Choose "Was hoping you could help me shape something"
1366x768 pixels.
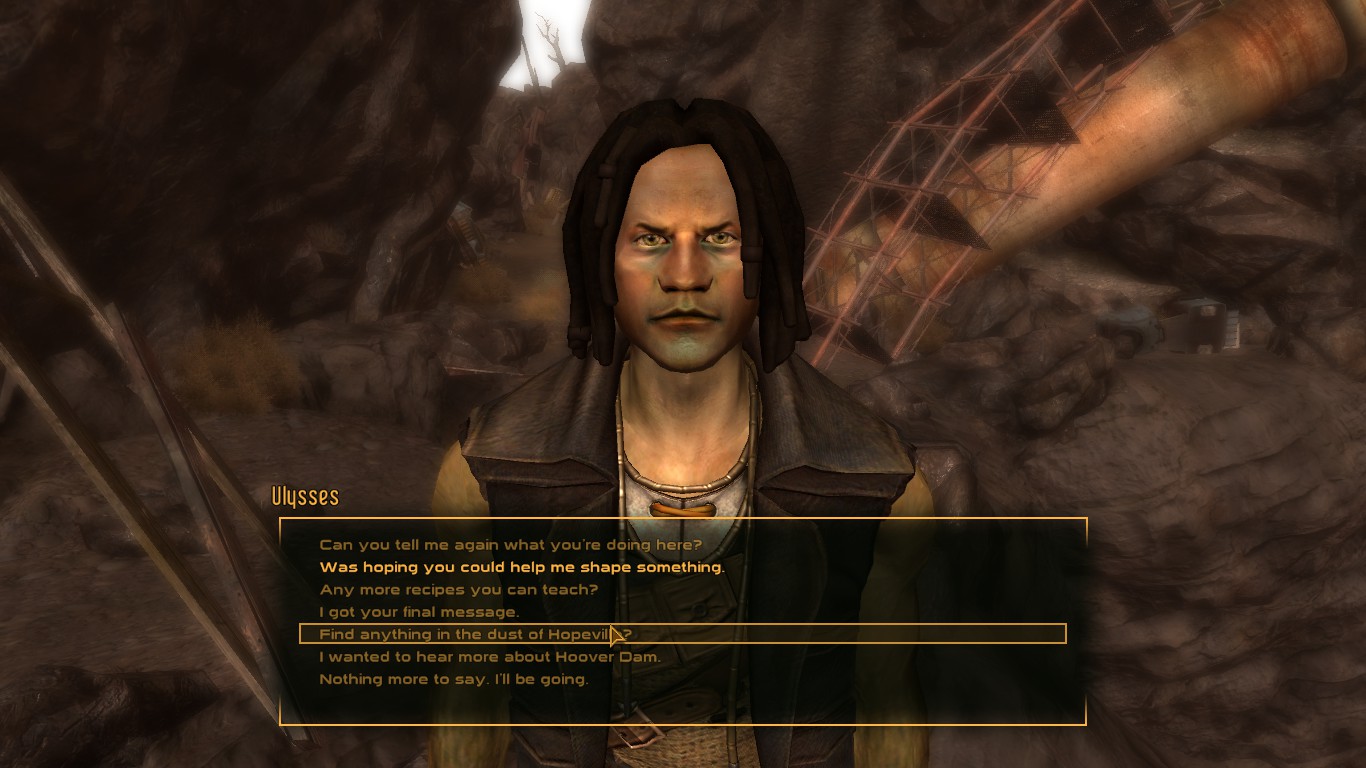coord(521,567)
